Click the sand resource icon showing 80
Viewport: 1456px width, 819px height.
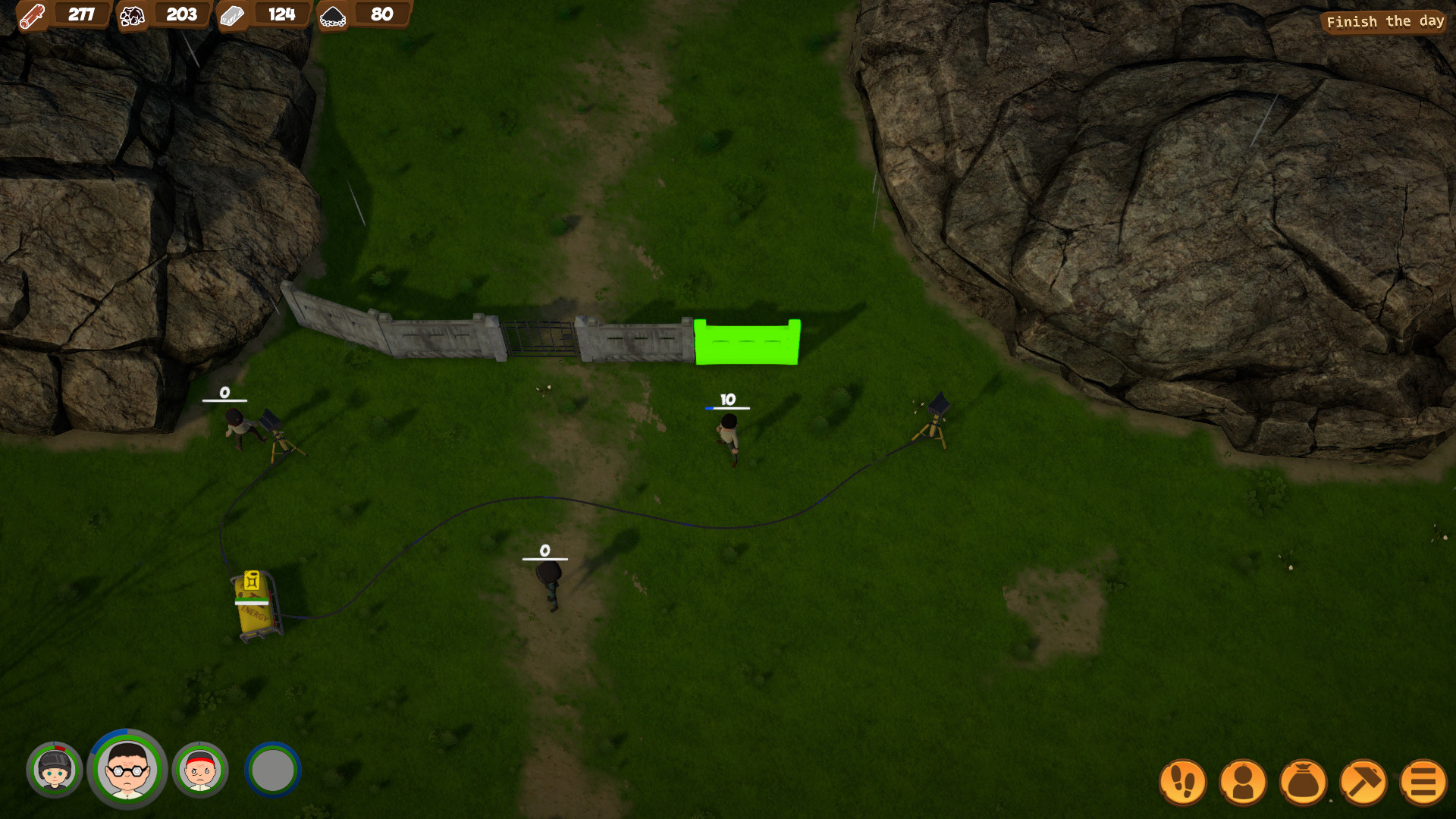coord(334,15)
